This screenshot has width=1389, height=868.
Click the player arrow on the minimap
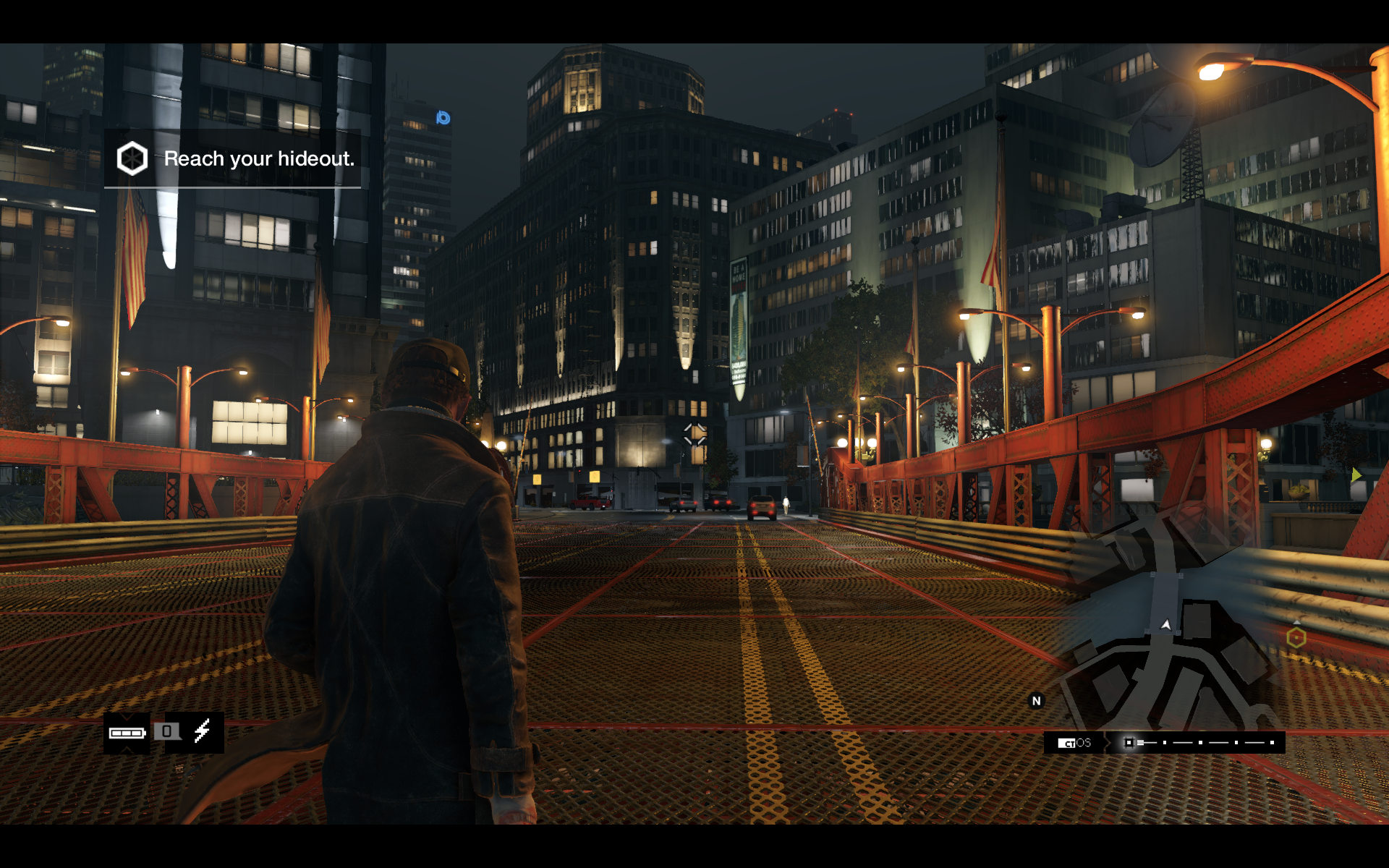(1165, 624)
